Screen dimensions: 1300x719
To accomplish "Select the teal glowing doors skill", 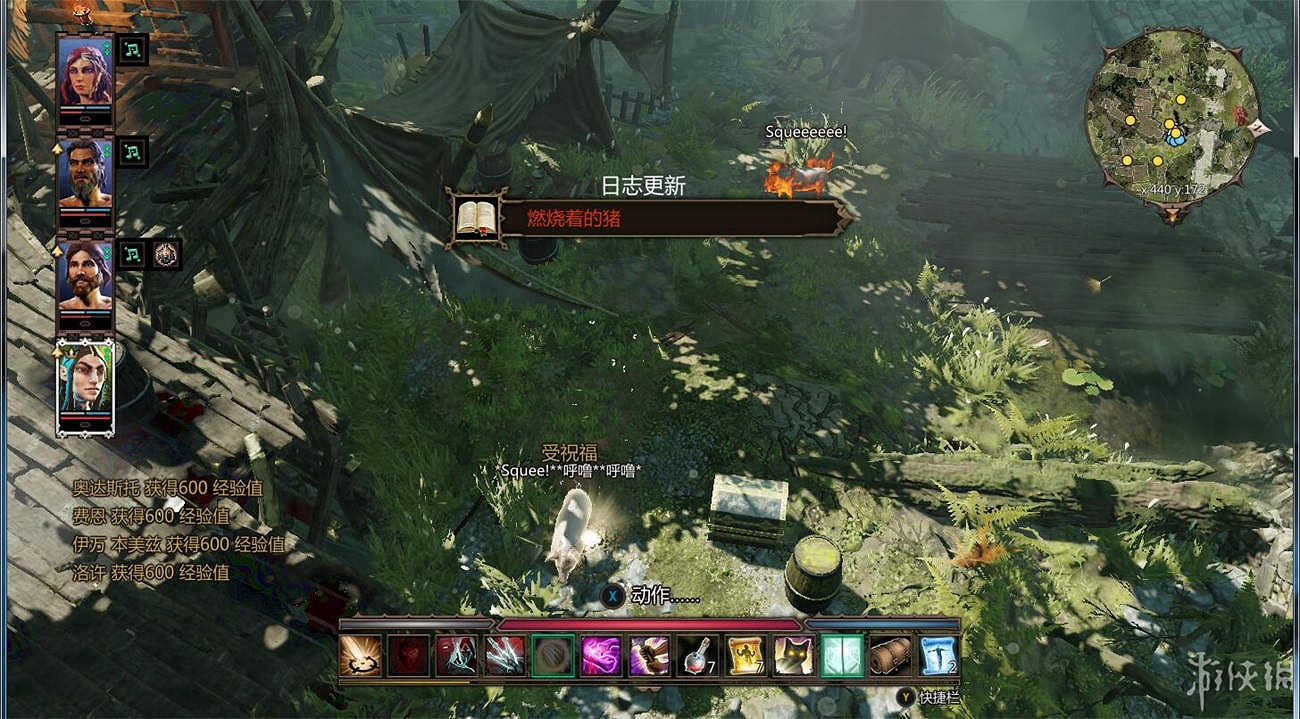I will coord(842,656).
